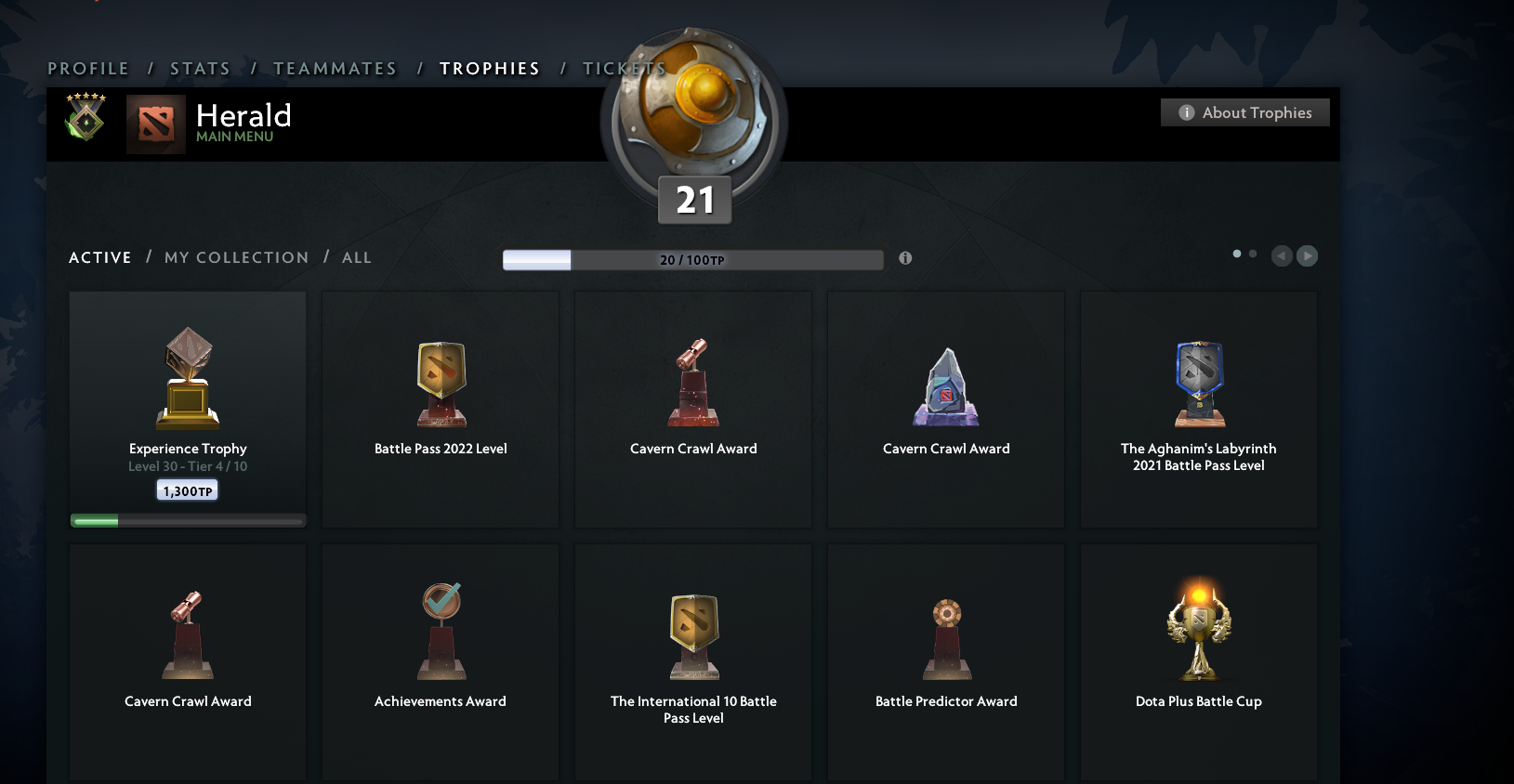
Task: Click the Experience Trophy thumbnail
Action: [187, 376]
